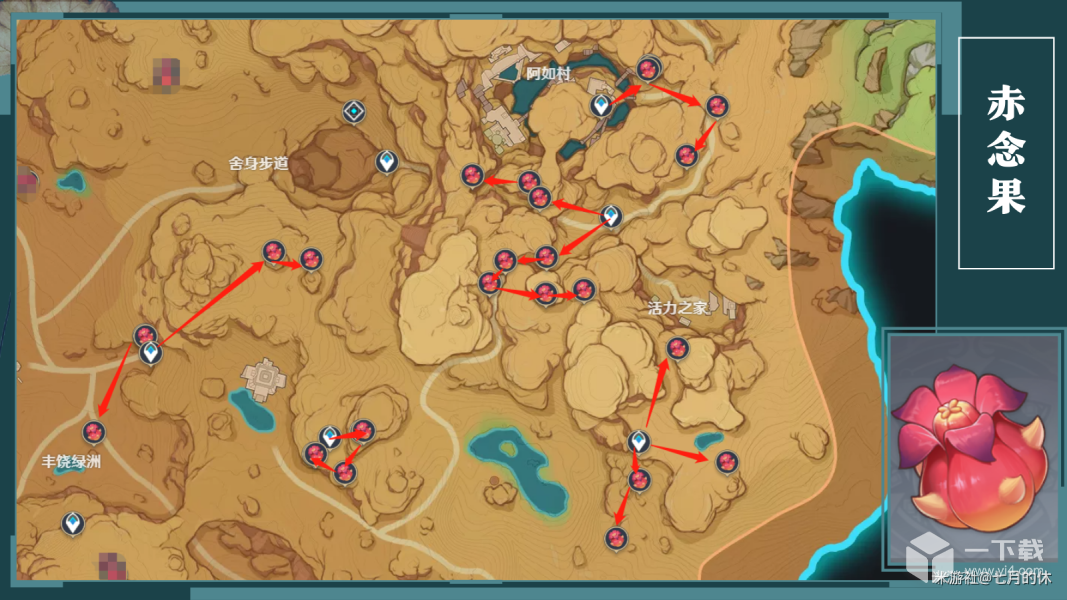This screenshot has width=1067, height=600.
Task: Select the 活力之家 location label
Action: (678, 308)
